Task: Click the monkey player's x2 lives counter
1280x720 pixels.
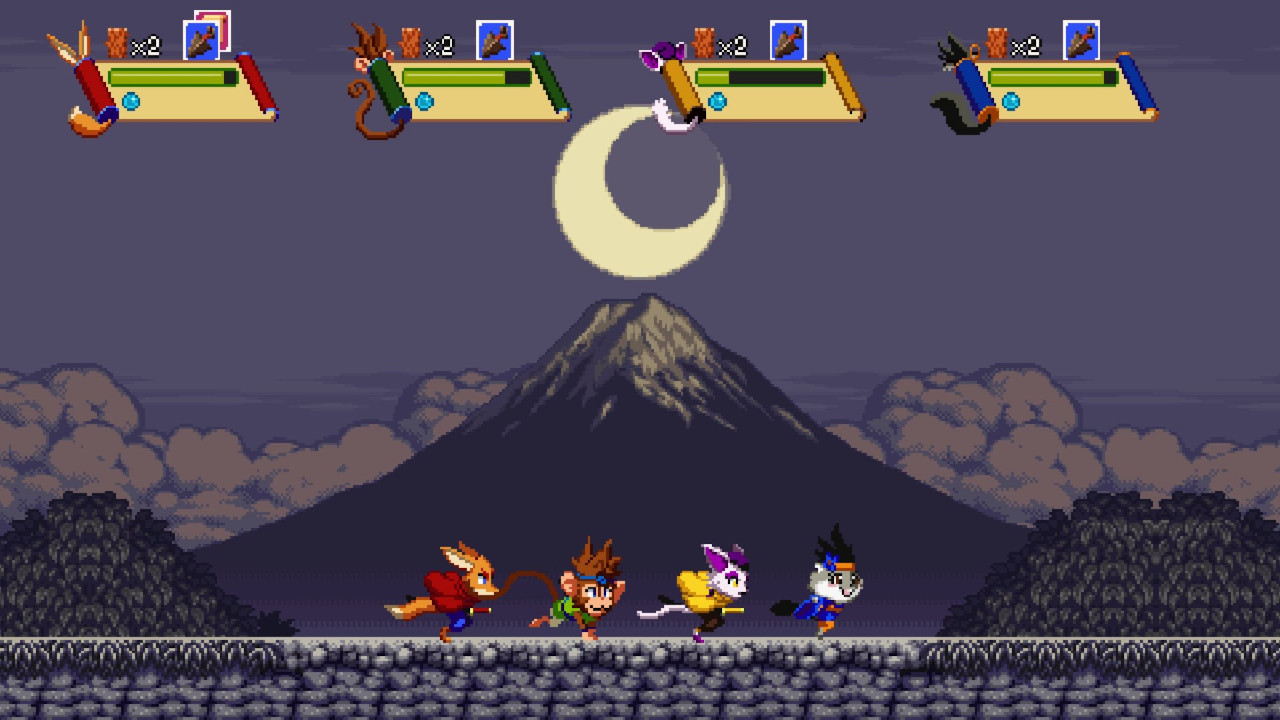Action: (440, 44)
